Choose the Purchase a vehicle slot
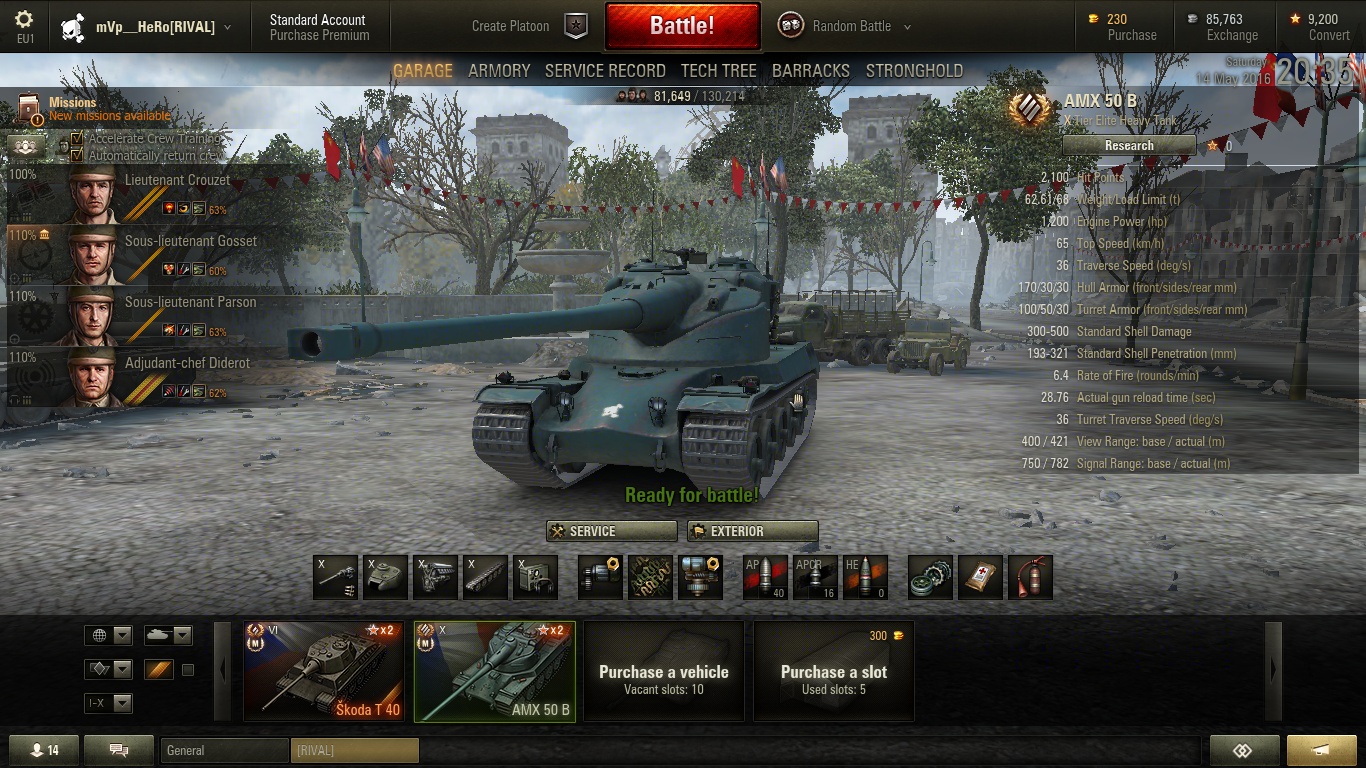Screen dimensions: 1366x768 point(663,671)
